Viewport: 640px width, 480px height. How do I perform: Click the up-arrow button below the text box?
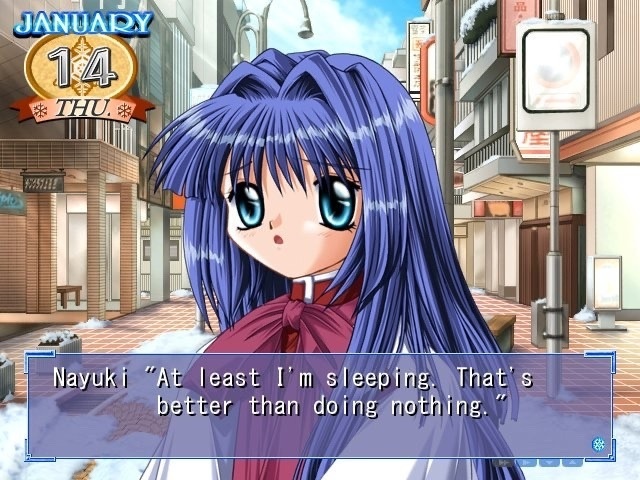click(x=572, y=462)
